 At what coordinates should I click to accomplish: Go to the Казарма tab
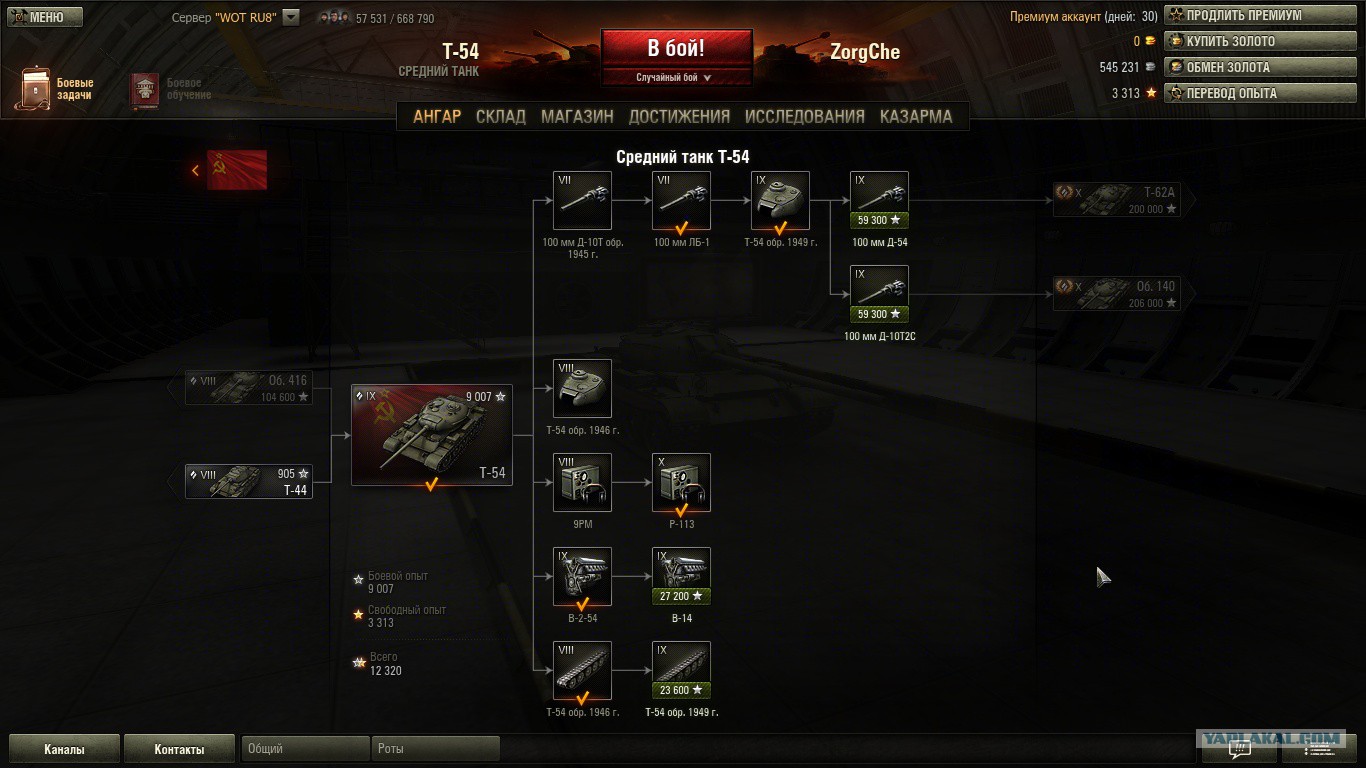(915, 116)
